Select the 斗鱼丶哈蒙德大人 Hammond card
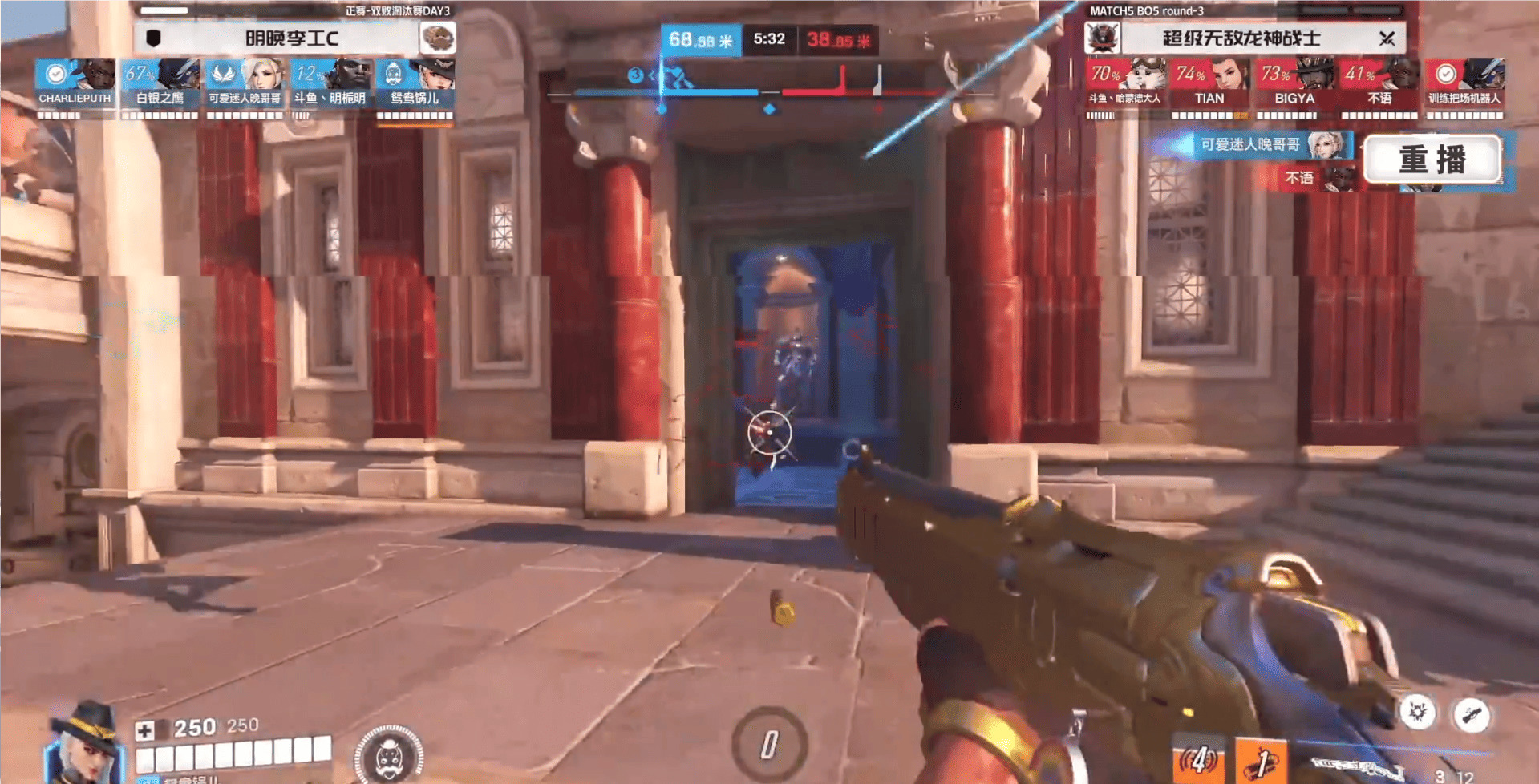The image size is (1539, 784). click(1124, 83)
